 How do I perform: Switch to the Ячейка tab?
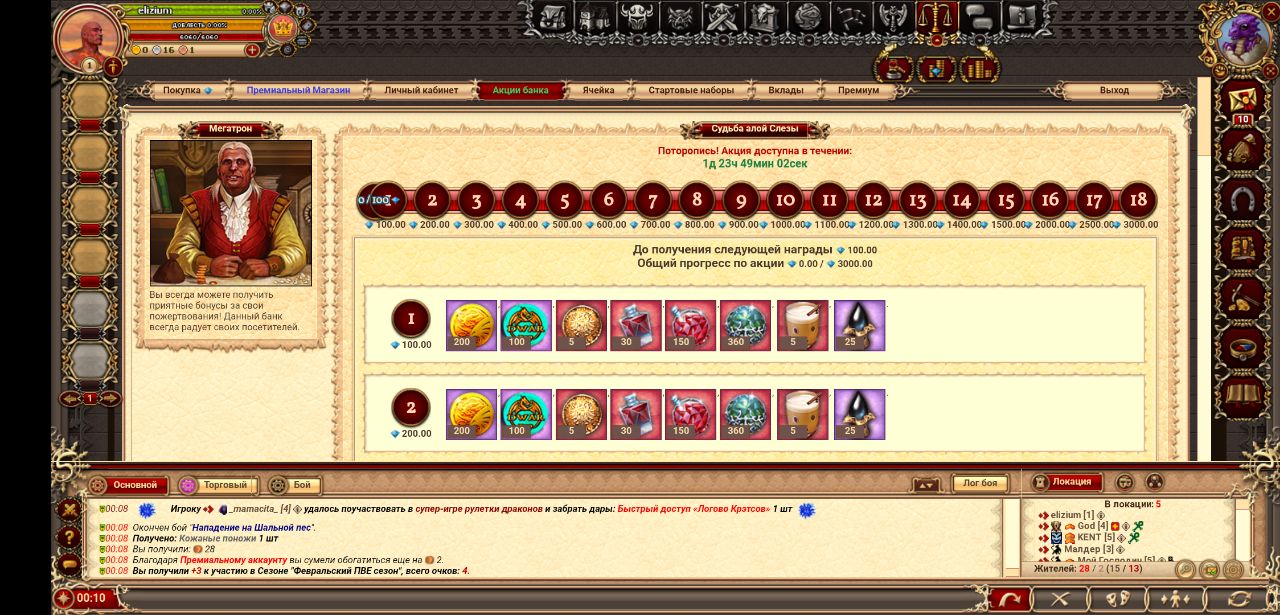598,90
